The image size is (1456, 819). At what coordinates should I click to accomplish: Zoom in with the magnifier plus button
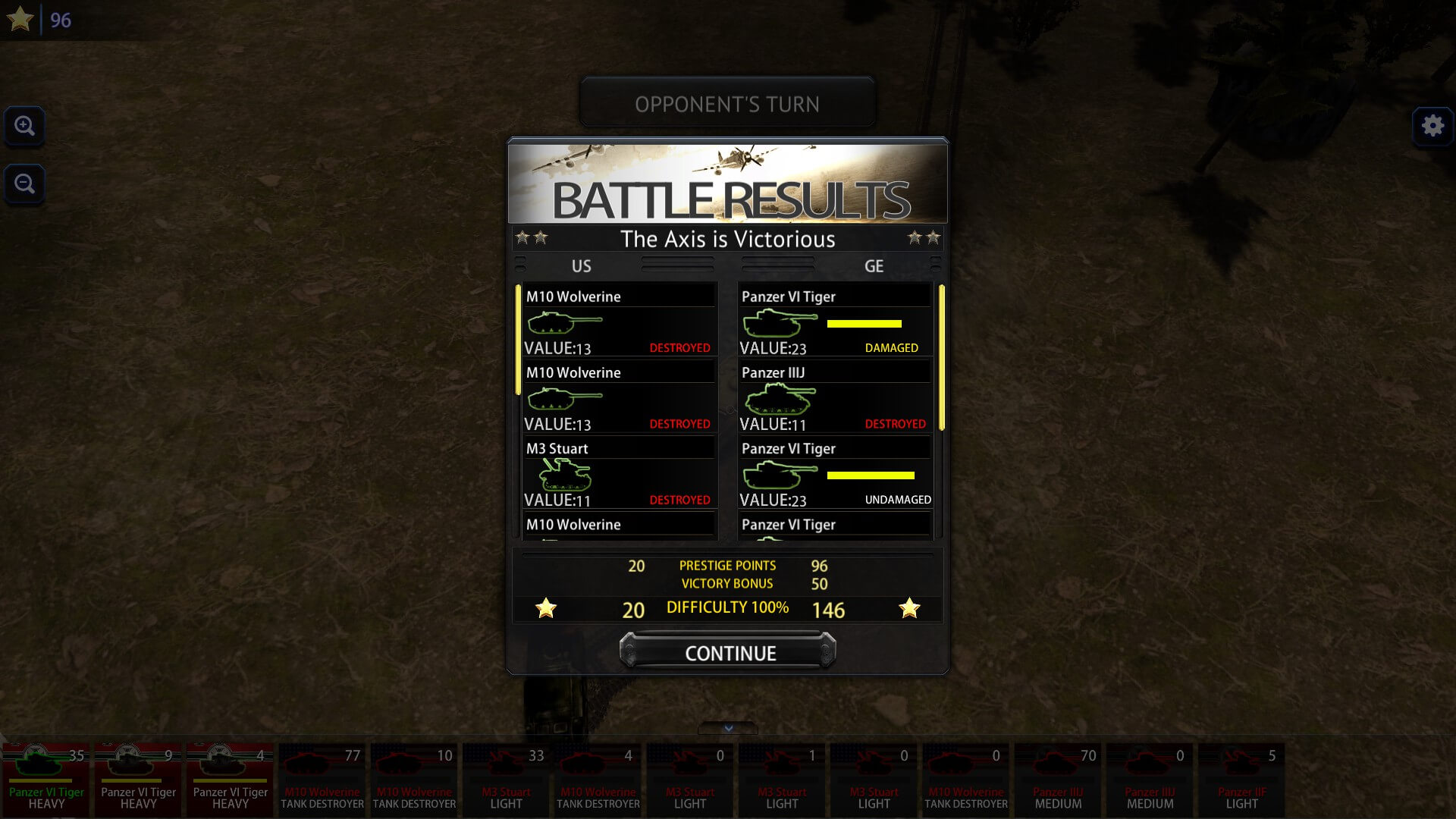pos(24,126)
